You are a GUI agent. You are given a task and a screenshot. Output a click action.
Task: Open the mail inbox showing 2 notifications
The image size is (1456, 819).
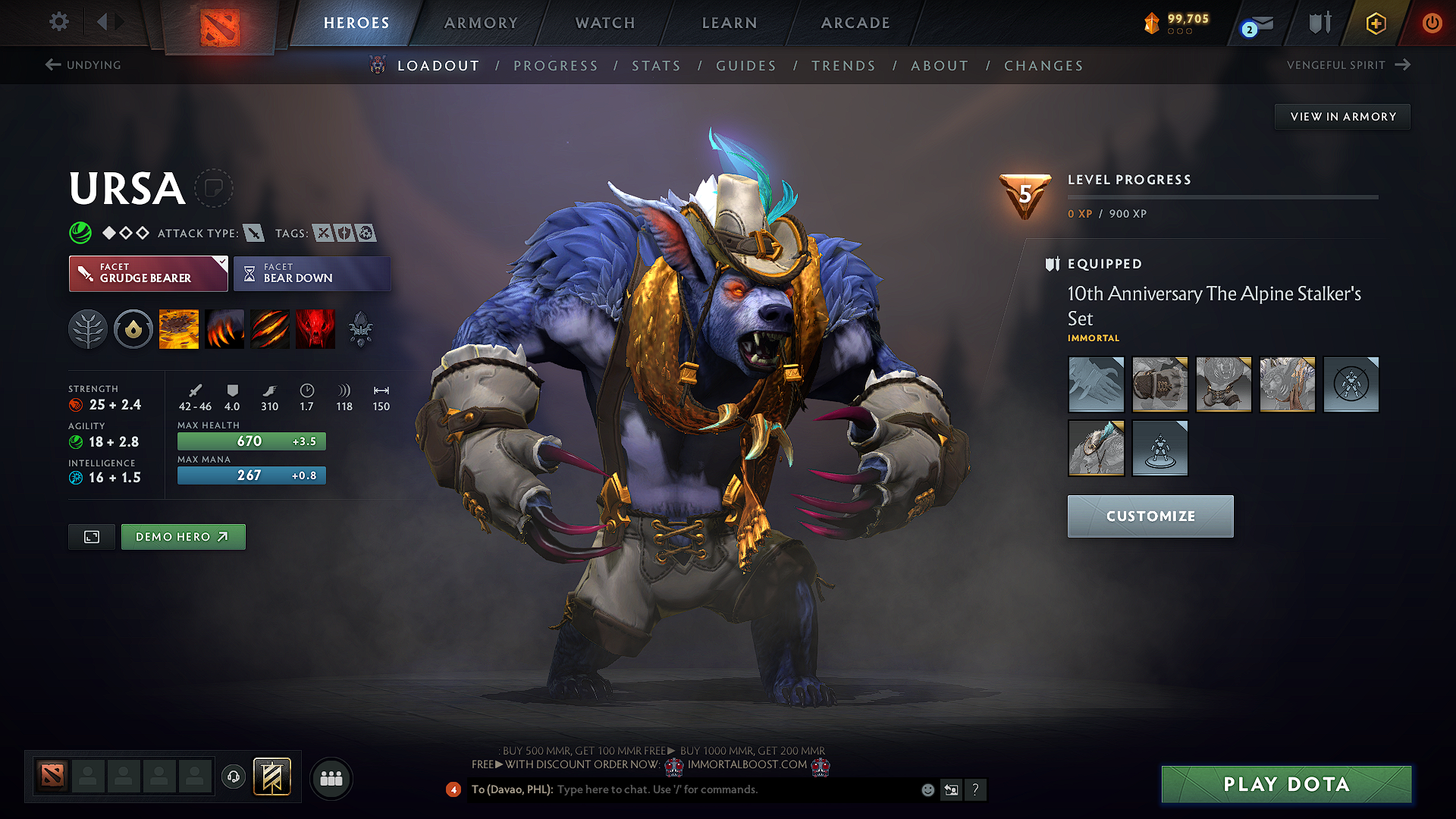(1259, 24)
